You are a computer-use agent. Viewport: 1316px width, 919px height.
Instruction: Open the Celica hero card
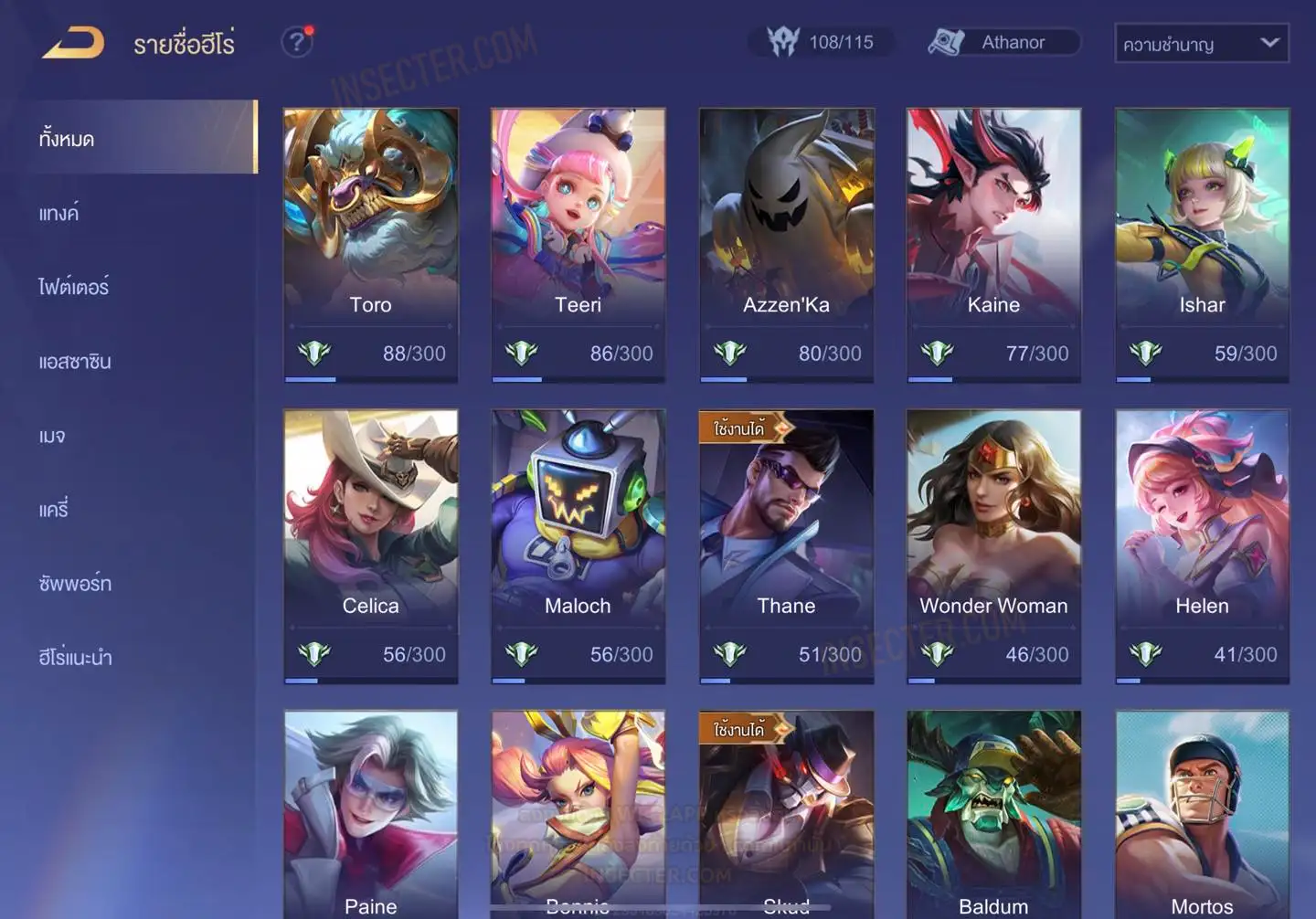[x=370, y=545]
